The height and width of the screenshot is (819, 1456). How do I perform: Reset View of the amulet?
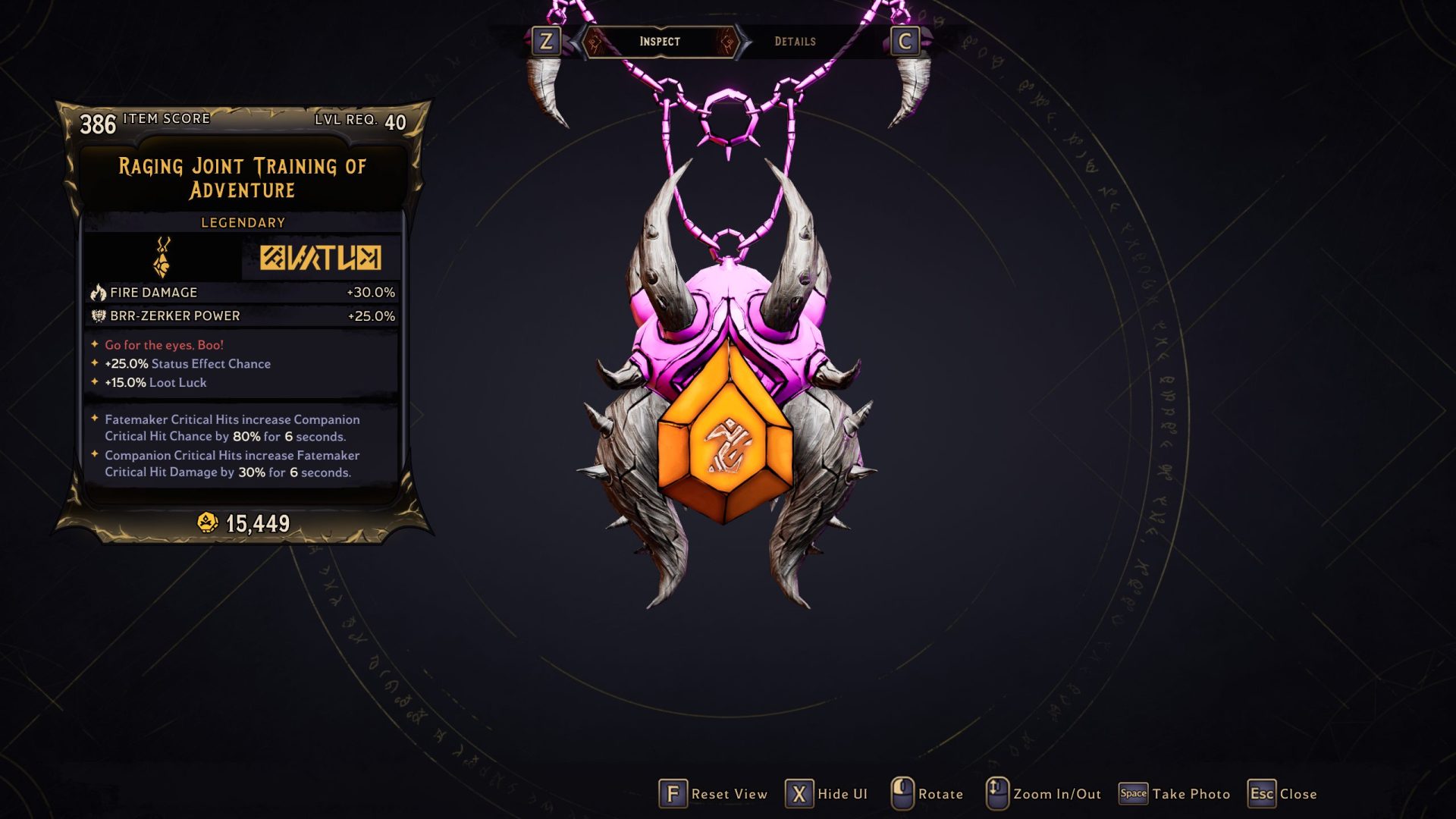[713, 794]
